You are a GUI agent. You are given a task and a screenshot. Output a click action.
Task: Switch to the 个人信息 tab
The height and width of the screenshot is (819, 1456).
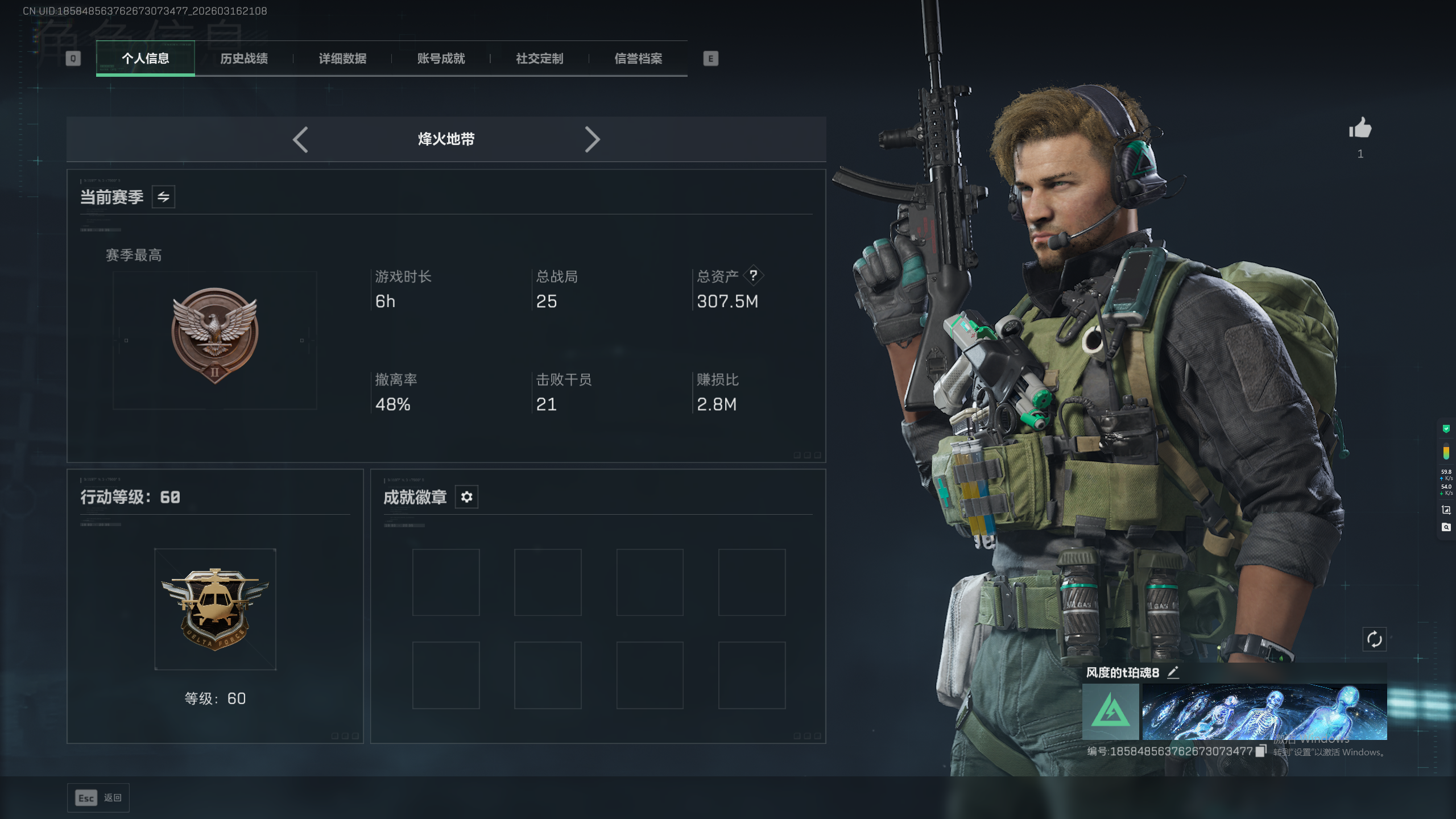click(x=146, y=59)
